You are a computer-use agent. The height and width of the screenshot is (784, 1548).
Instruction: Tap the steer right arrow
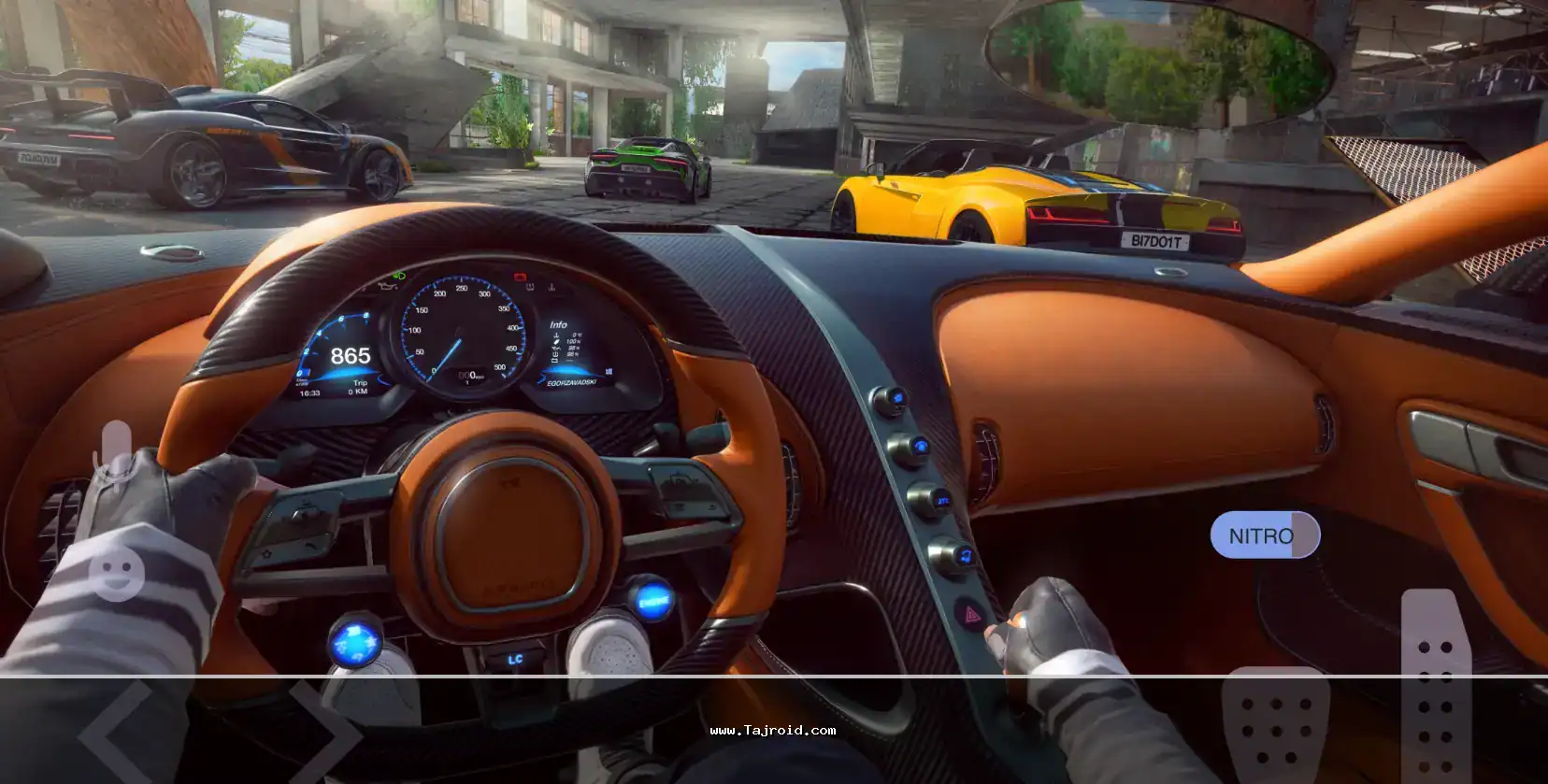[324, 735]
